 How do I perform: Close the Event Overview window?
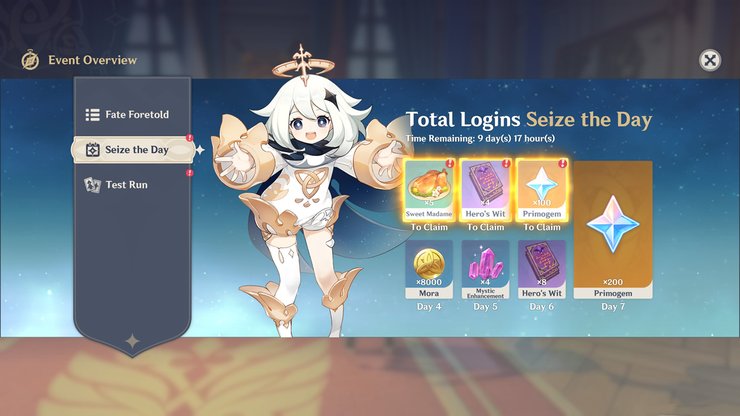click(709, 61)
